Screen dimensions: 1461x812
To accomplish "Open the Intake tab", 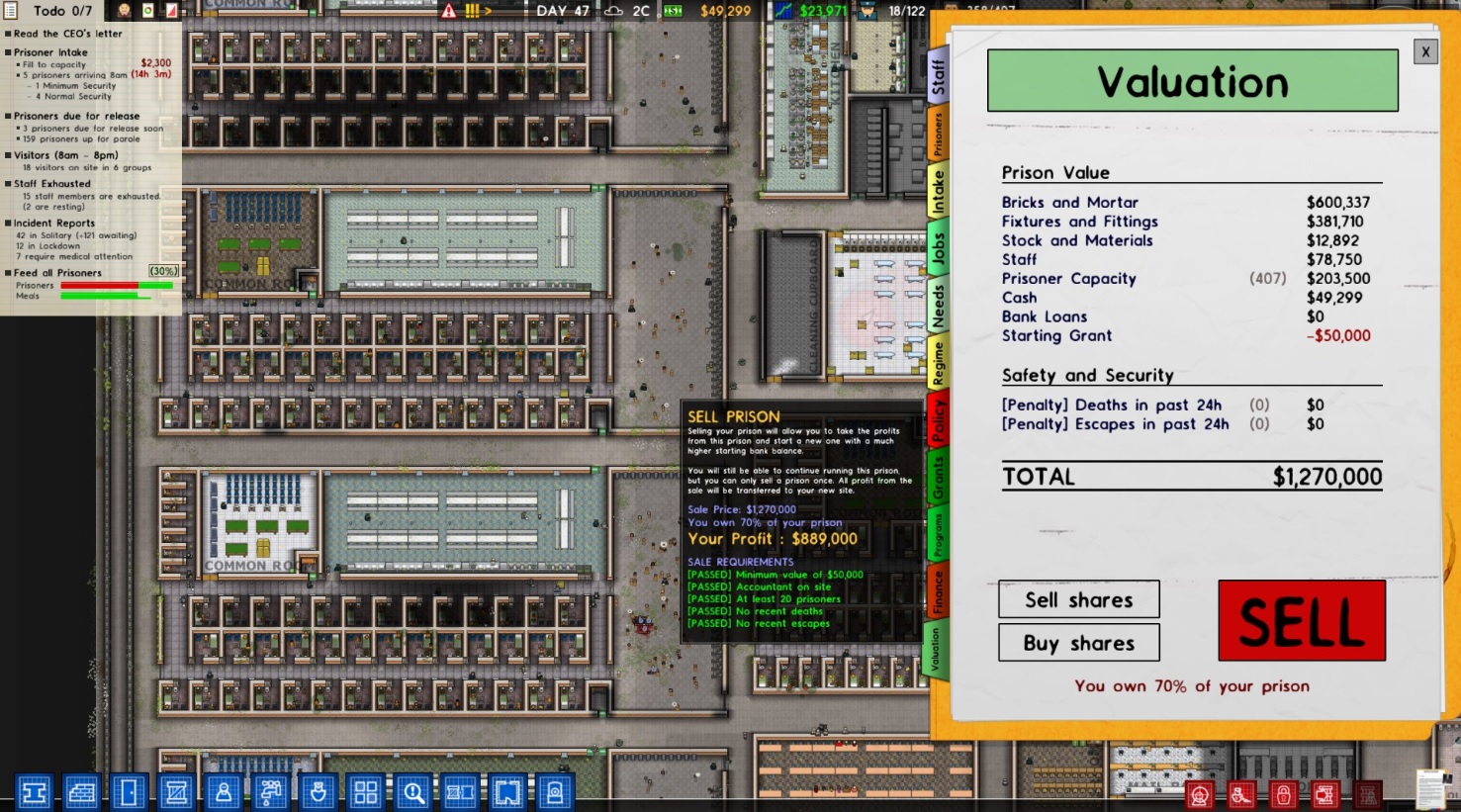I will [x=938, y=191].
